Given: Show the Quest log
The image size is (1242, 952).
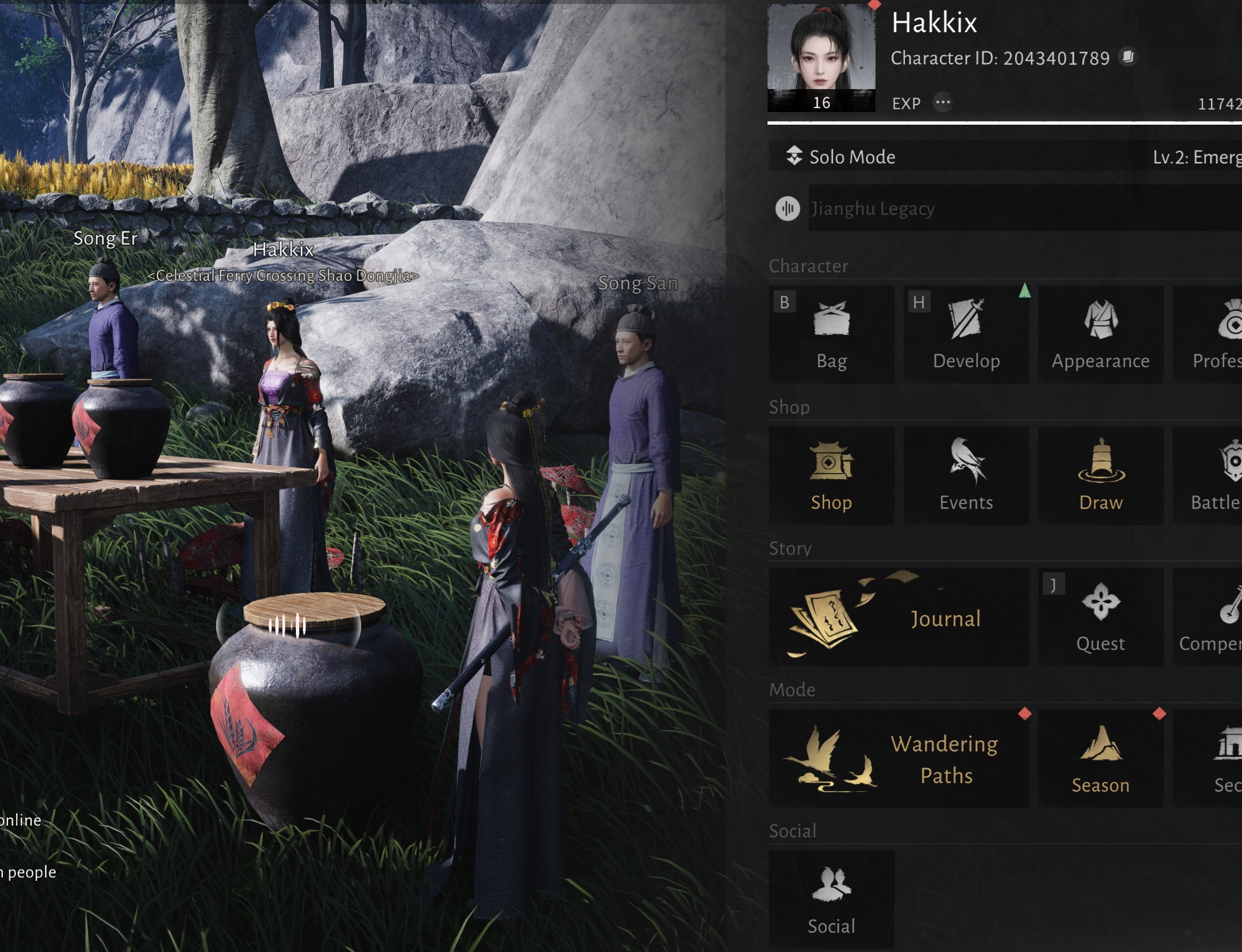Looking at the screenshot, I should point(1100,618).
